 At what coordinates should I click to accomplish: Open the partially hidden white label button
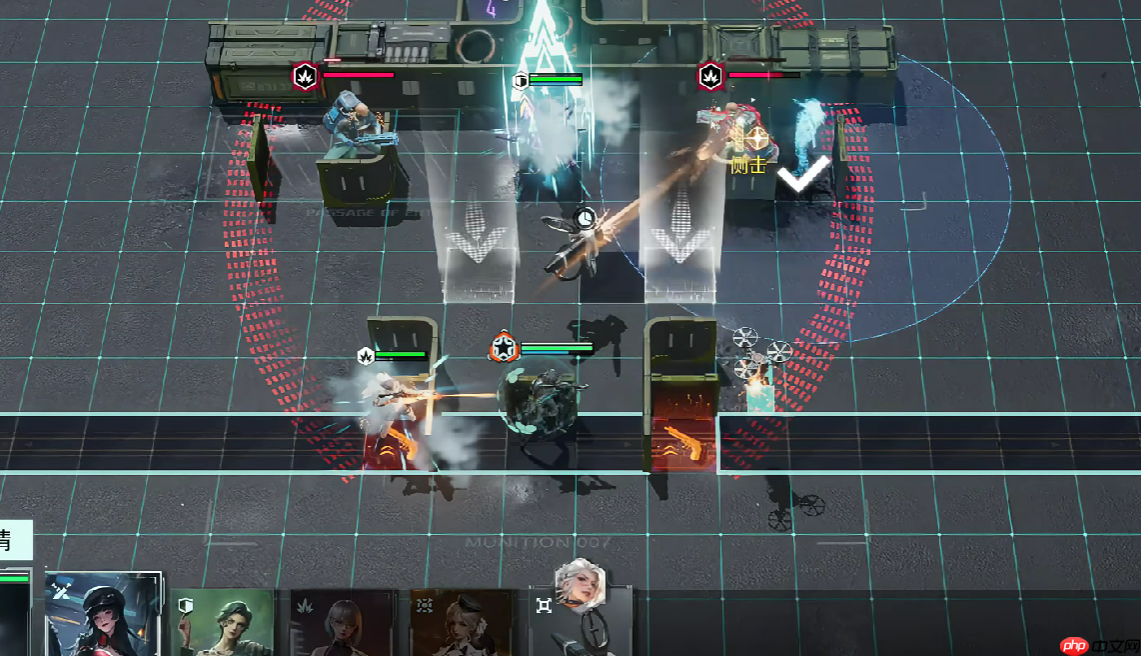[15, 541]
